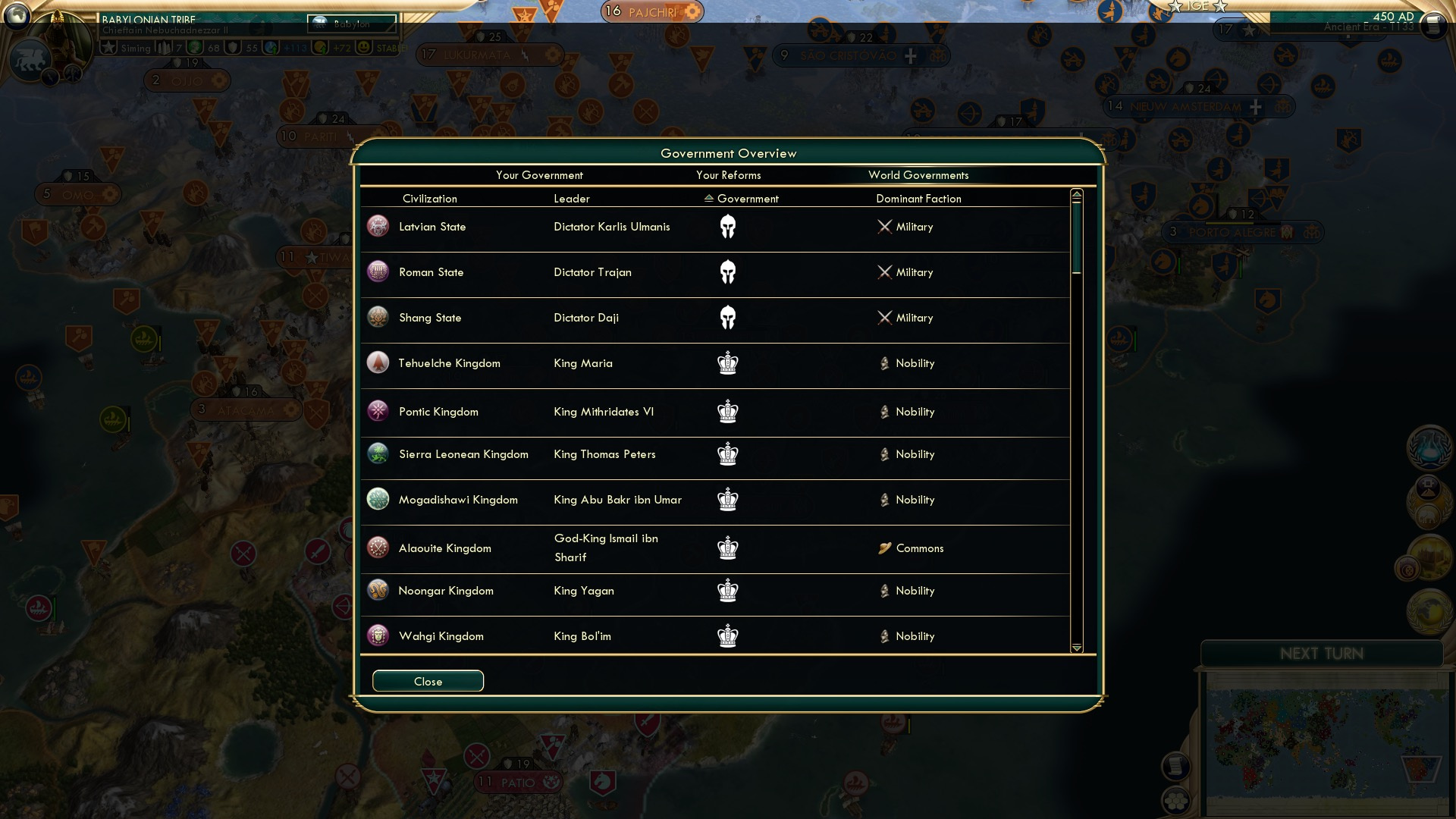Switch to the Your Reforms tab
The width and height of the screenshot is (1456, 819).
point(729,175)
